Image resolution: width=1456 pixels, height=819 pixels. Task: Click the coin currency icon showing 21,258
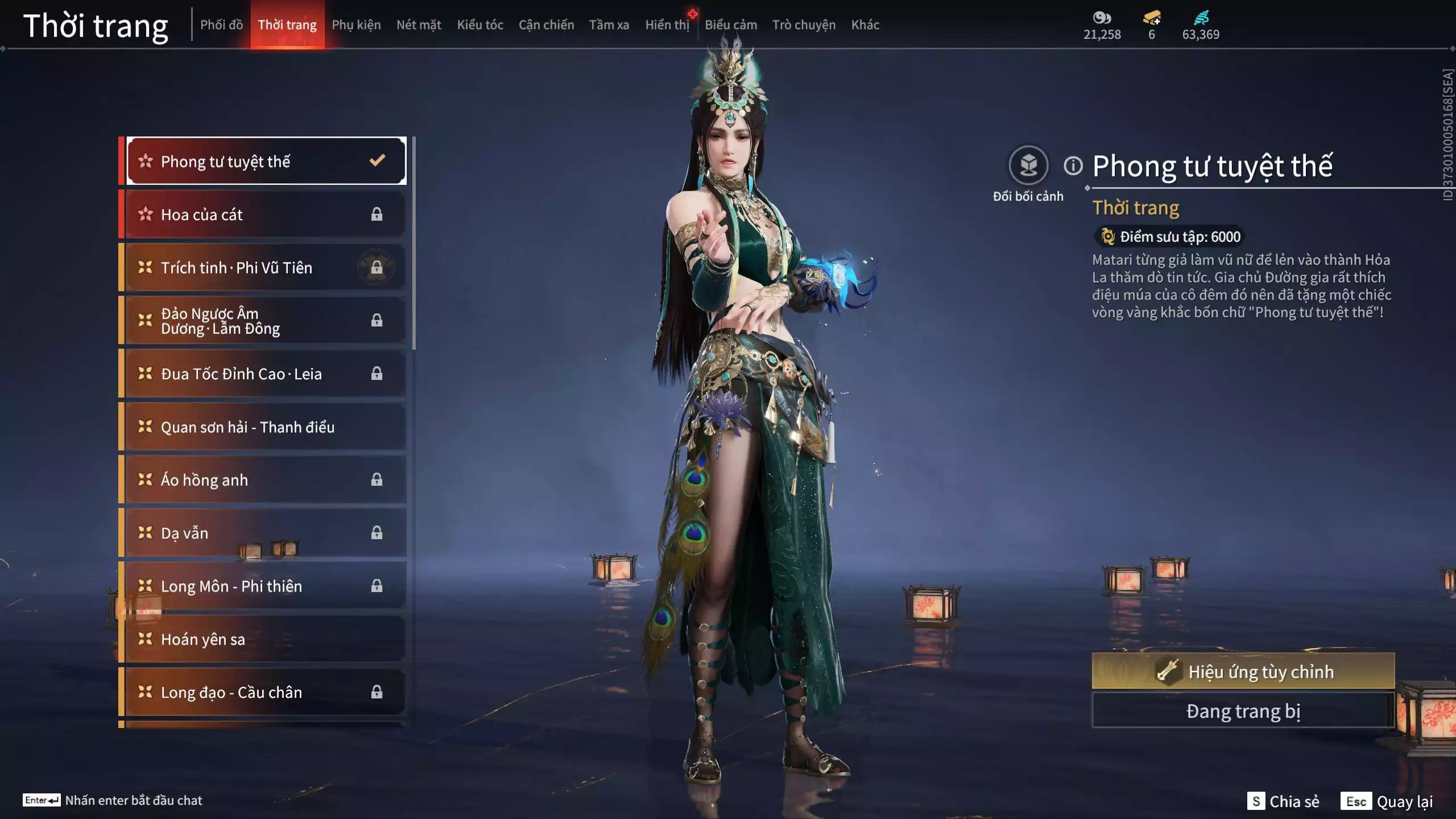1102,18
